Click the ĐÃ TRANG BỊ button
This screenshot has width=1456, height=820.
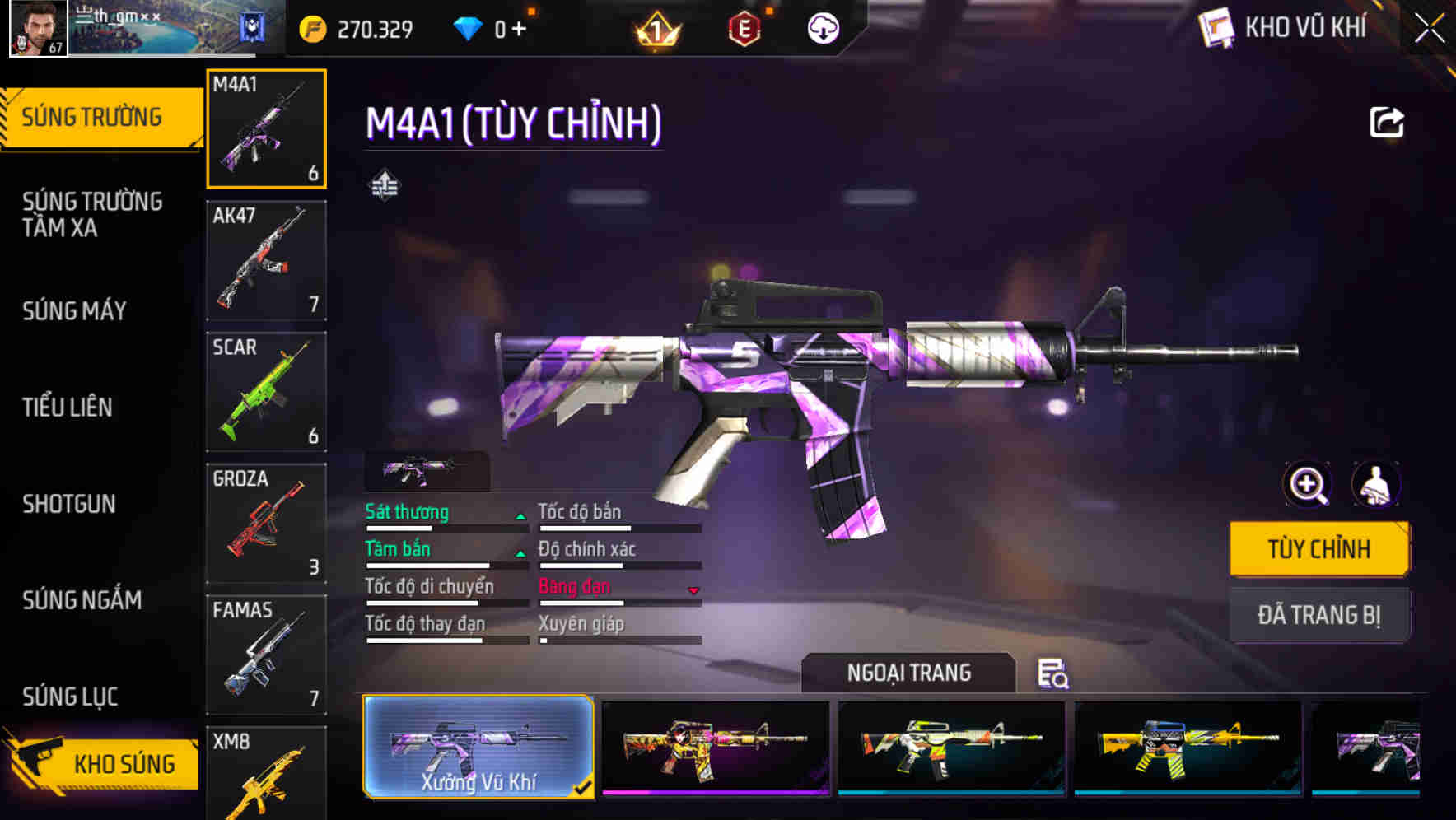point(1319,615)
